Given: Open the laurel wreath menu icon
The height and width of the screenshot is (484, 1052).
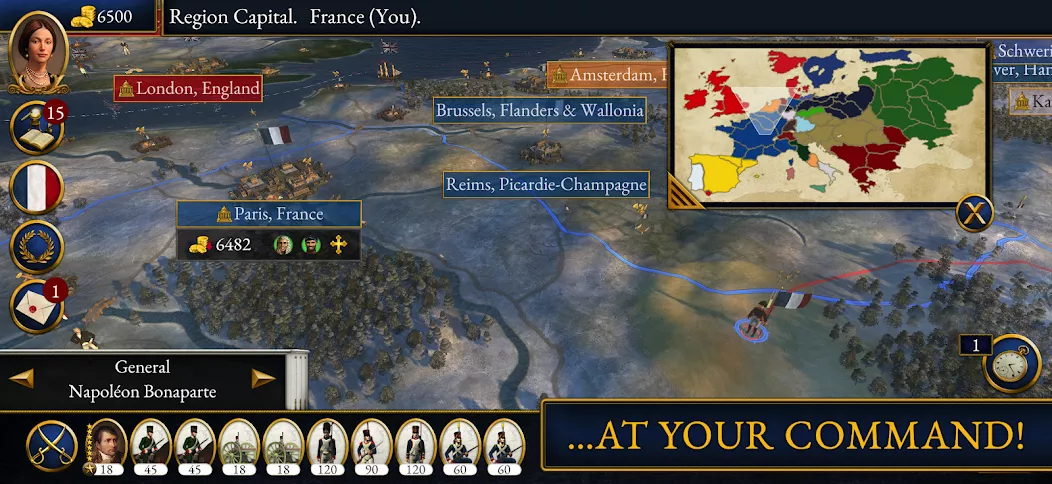Looking at the screenshot, I should click(37, 246).
